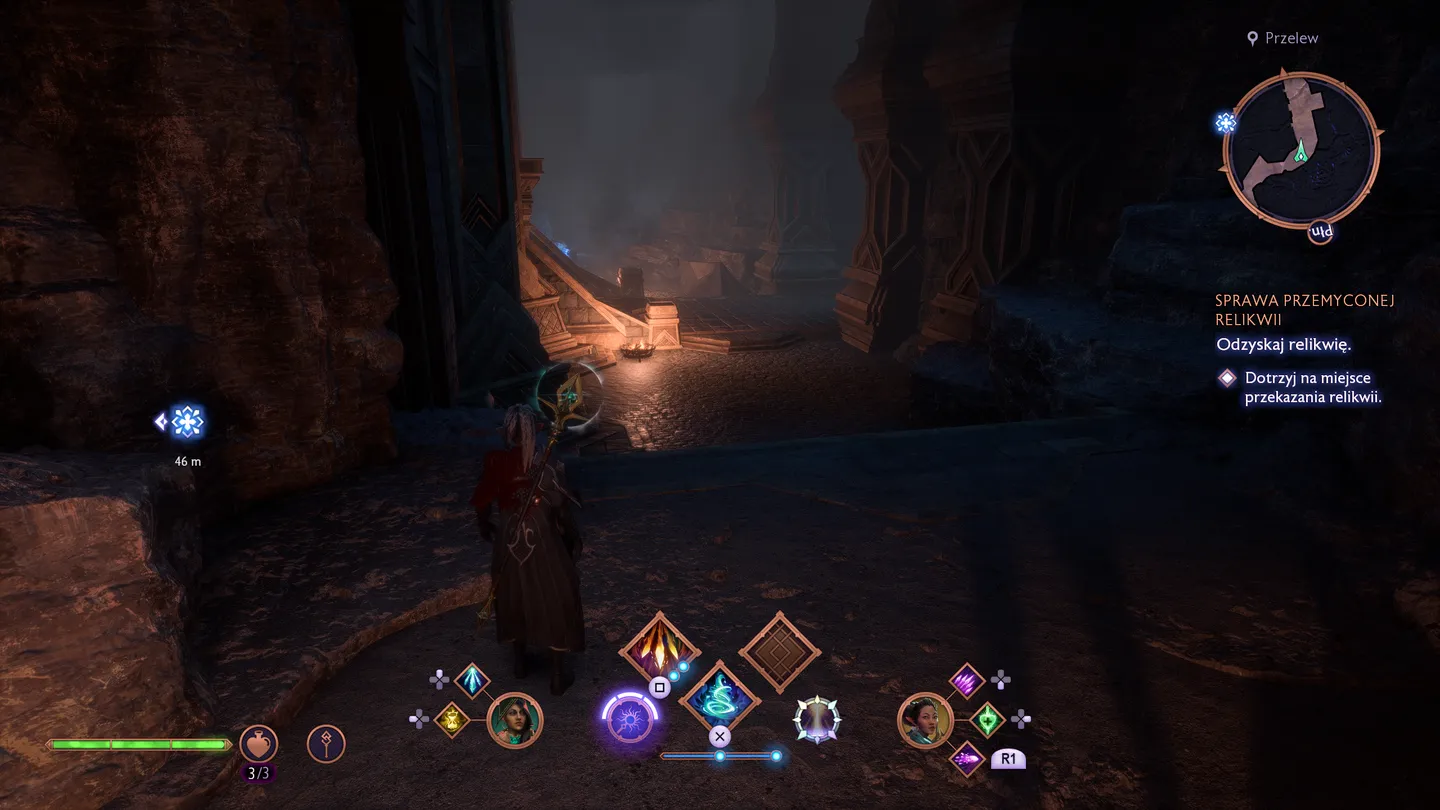Image resolution: width=1440 pixels, height=810 pixels.
Task: Open the circular minimap
Action: (1301, 150)
